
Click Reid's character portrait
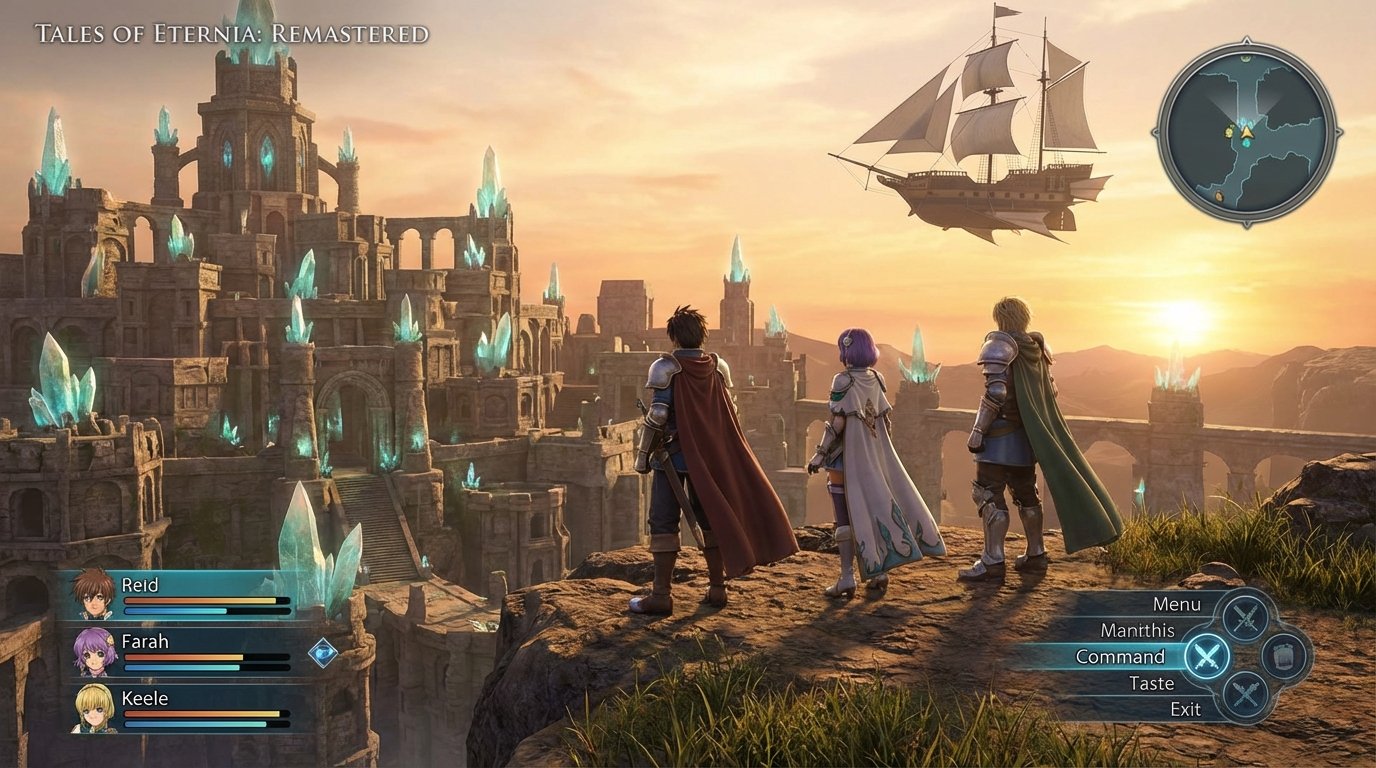[94, 595]
